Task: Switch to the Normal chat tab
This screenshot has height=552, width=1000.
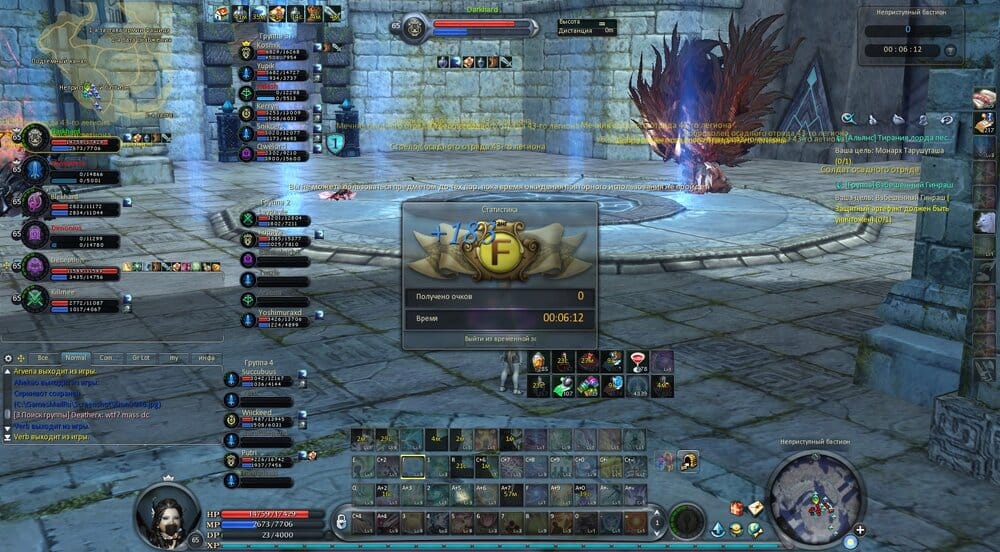Action: [76, 357]
